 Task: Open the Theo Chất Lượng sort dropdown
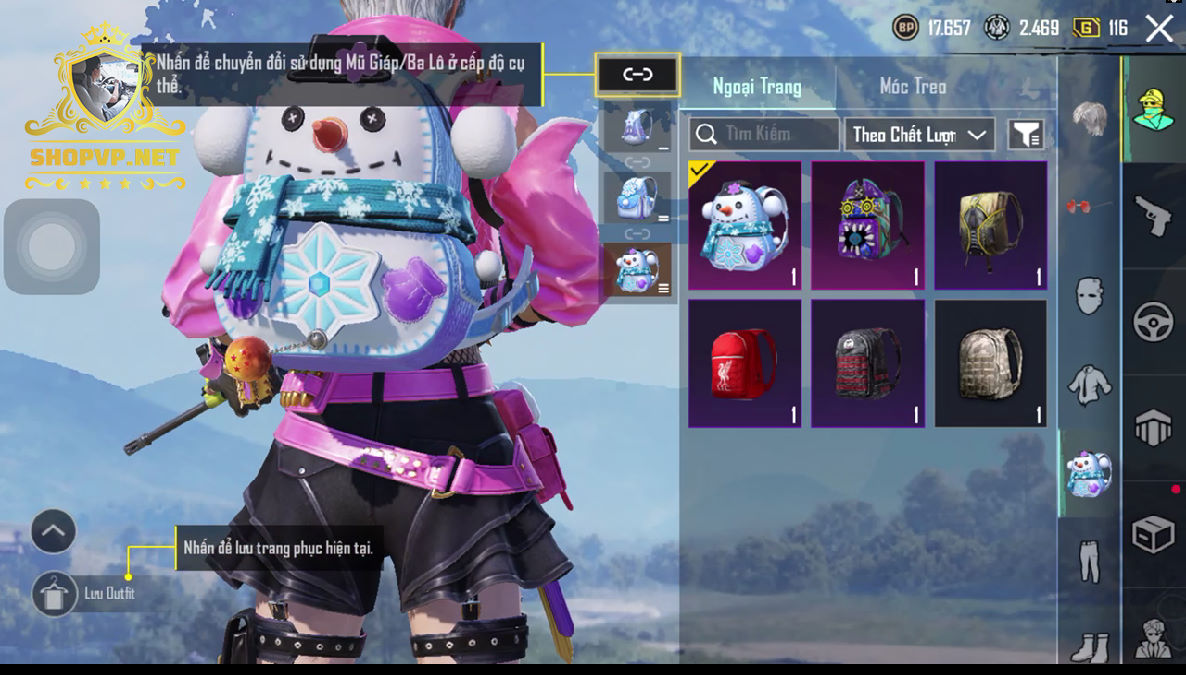point(919,134)
